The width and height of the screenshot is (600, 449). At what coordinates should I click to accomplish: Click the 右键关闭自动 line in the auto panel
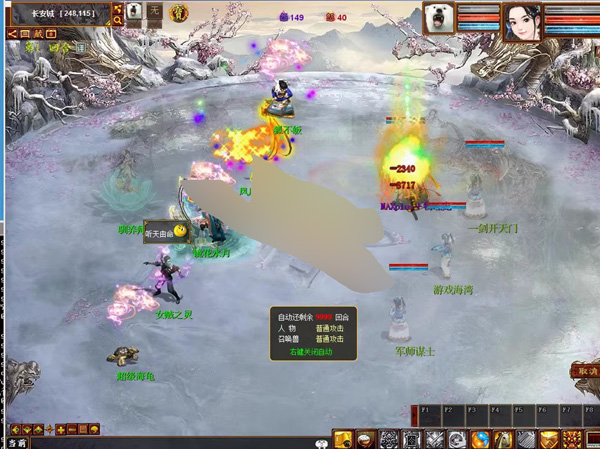(310, 352)
